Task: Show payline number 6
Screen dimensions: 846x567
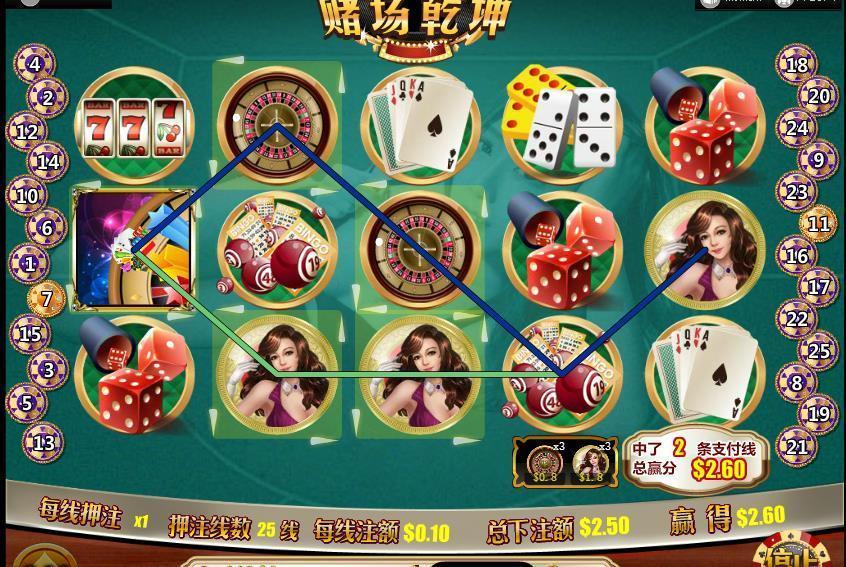Action: [46, 228]
